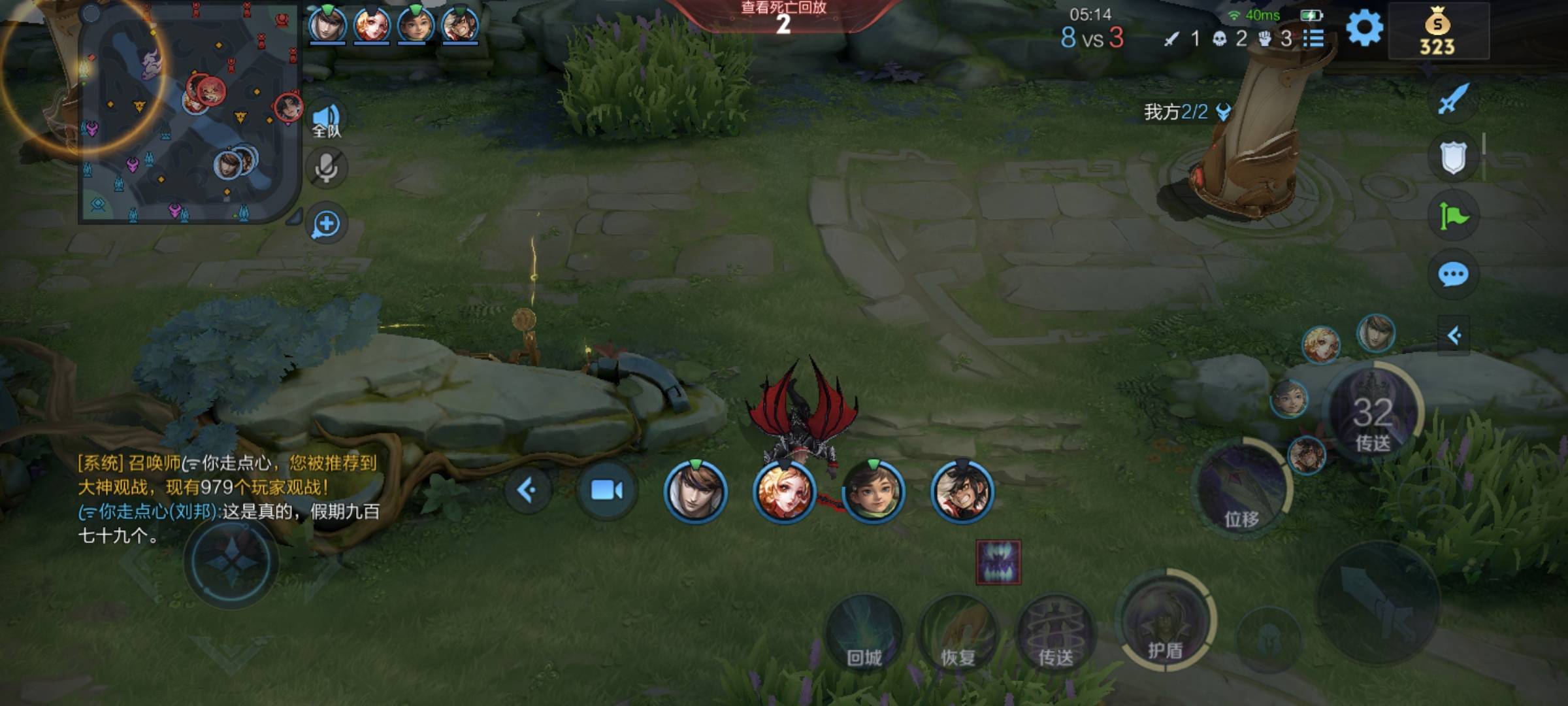Collapse the spectate bar with arrow
This screenshot has height=706, width=1568.
pos(527,490)
